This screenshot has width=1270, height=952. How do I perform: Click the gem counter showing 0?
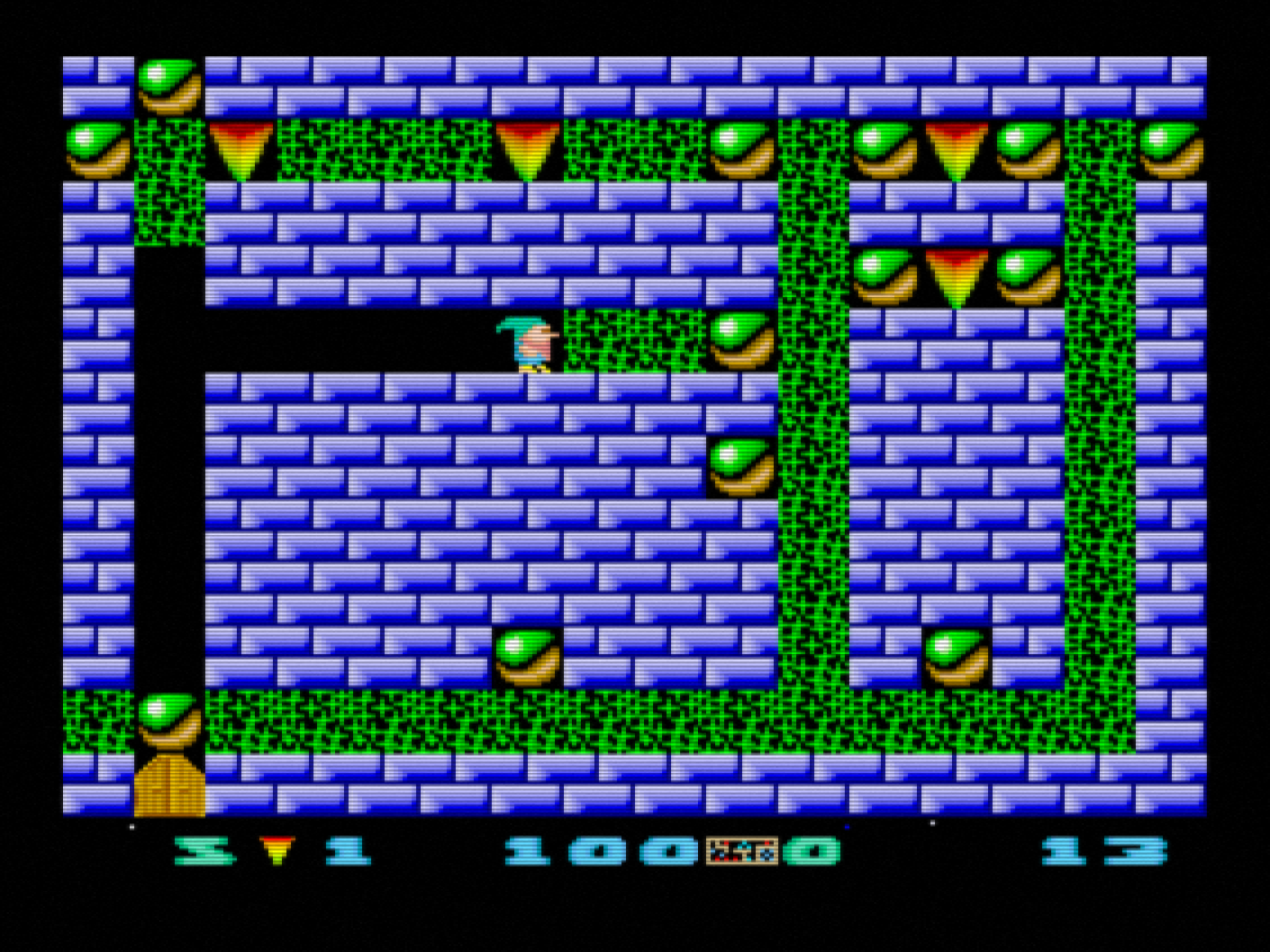tap(812, 850)
